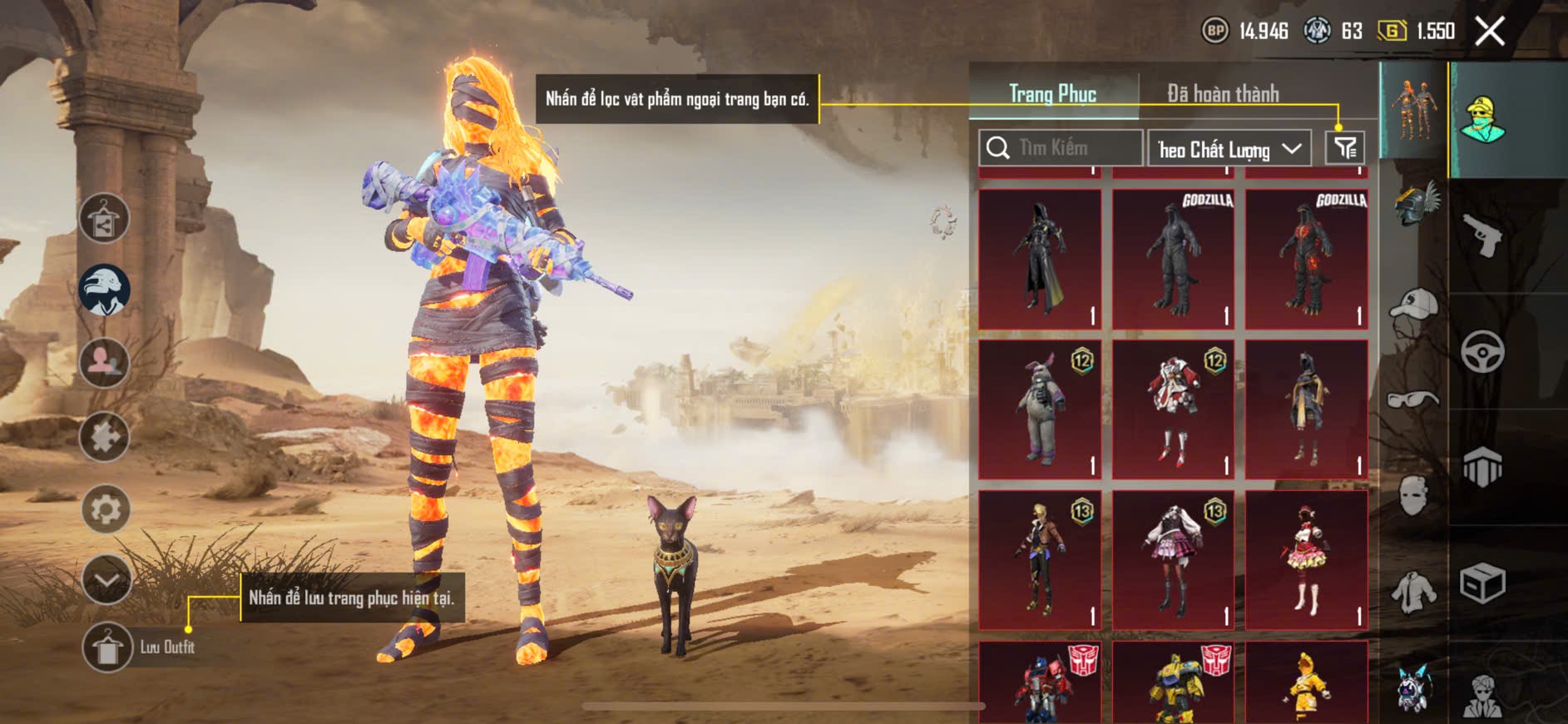The image size is (1568, 724).
Task: Expand the down-arrow chevron button
Action: pos(106,579)
